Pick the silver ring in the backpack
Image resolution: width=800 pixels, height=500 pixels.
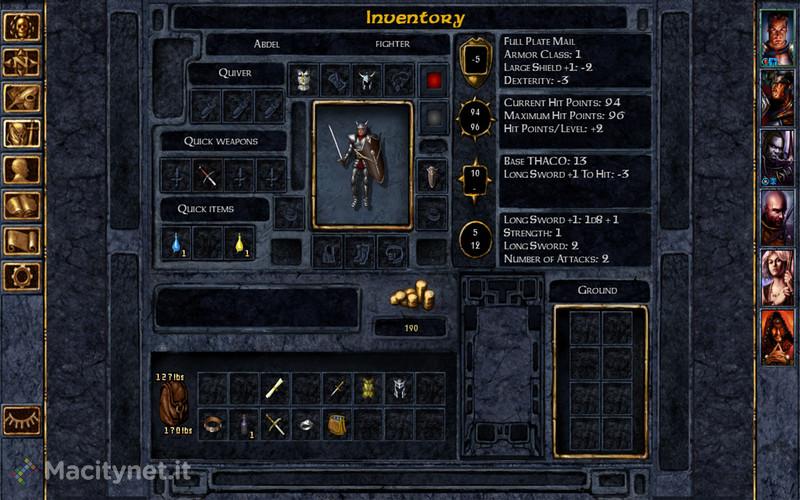pos(307,424)
